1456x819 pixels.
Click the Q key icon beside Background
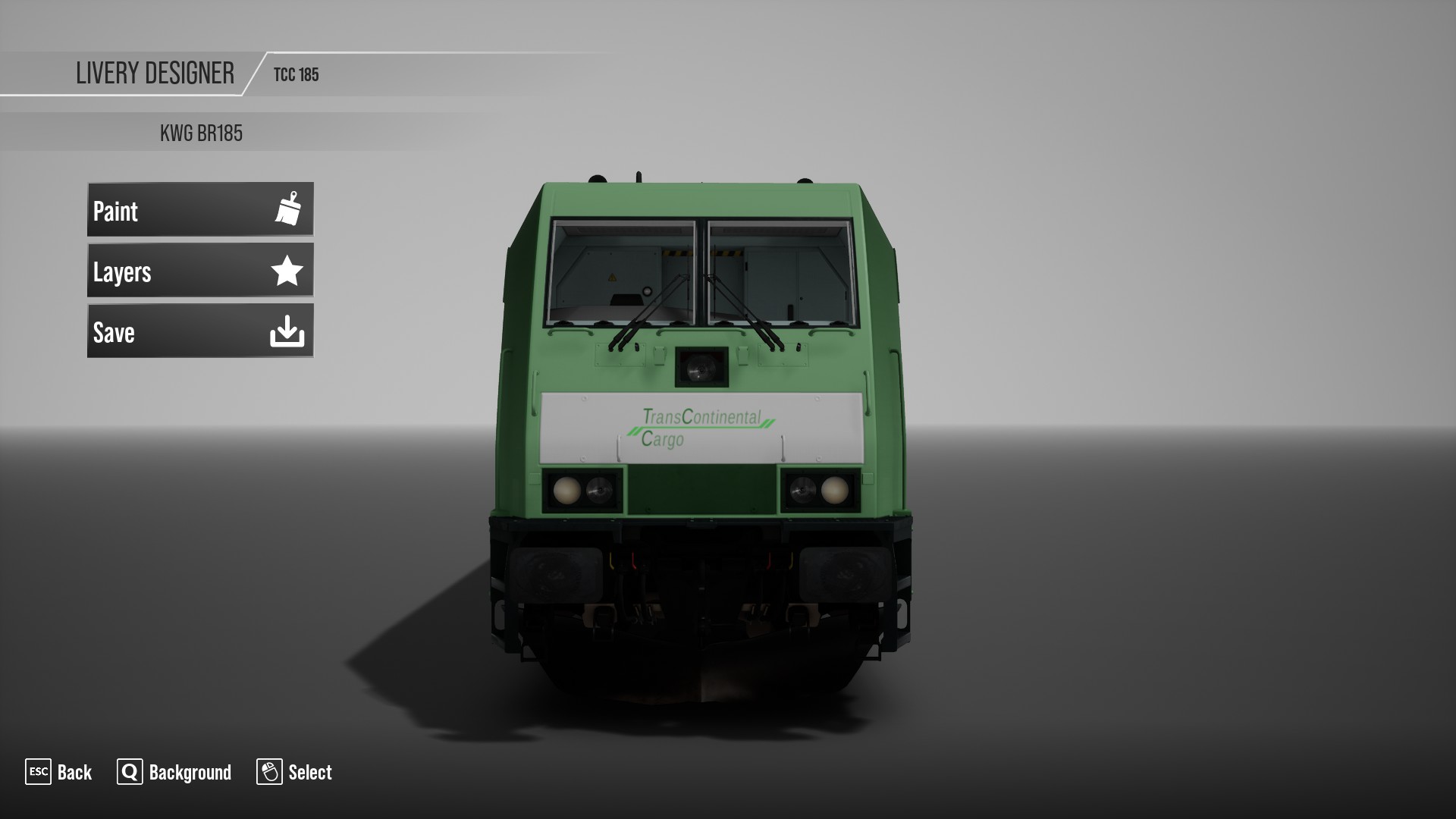click(129, 773)
